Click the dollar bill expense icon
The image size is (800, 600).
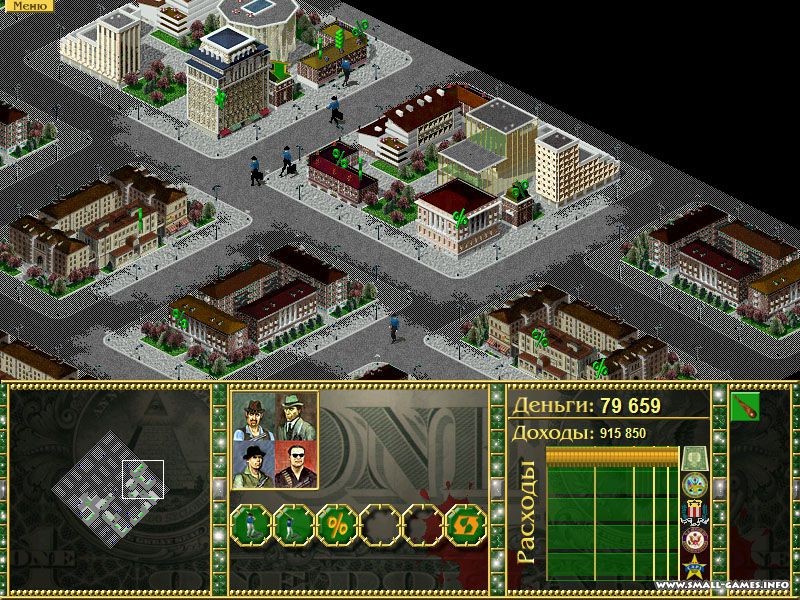[695, 459]
